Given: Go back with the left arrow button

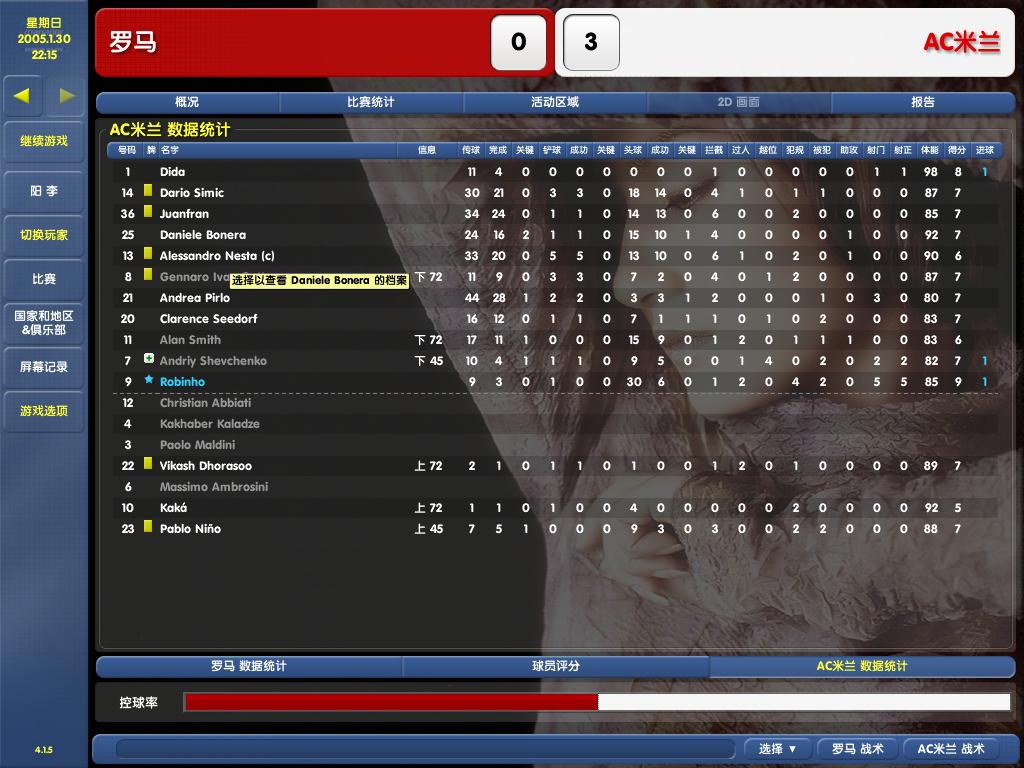Looking at the screenshot, I should [22, 96].
